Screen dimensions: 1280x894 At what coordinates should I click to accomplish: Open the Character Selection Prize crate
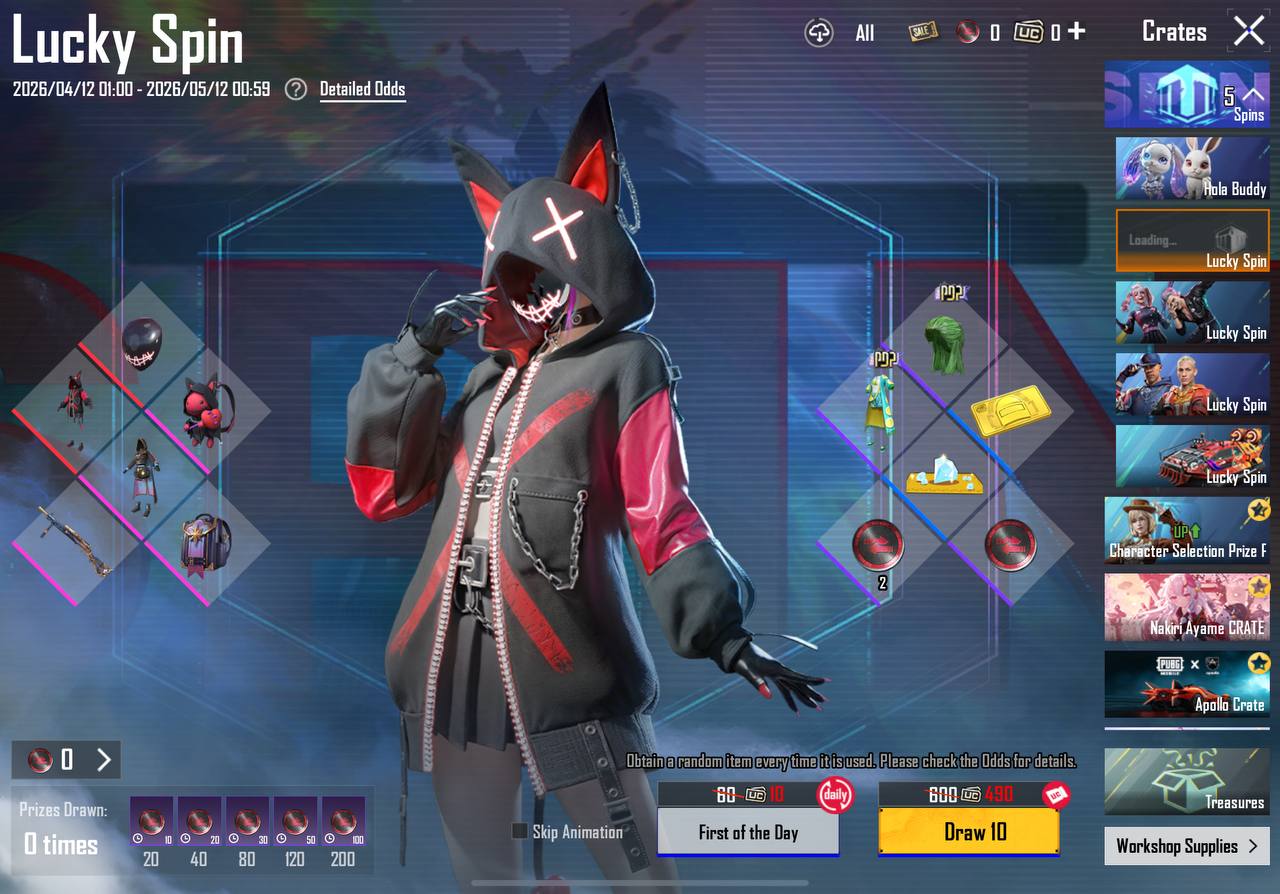coord(1187,530)
